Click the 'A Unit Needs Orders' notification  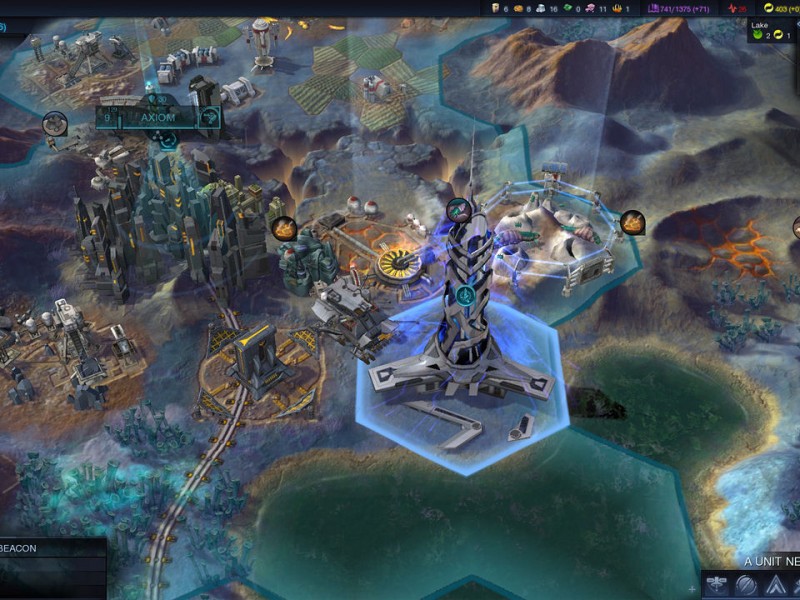click(x=771, y=561)
